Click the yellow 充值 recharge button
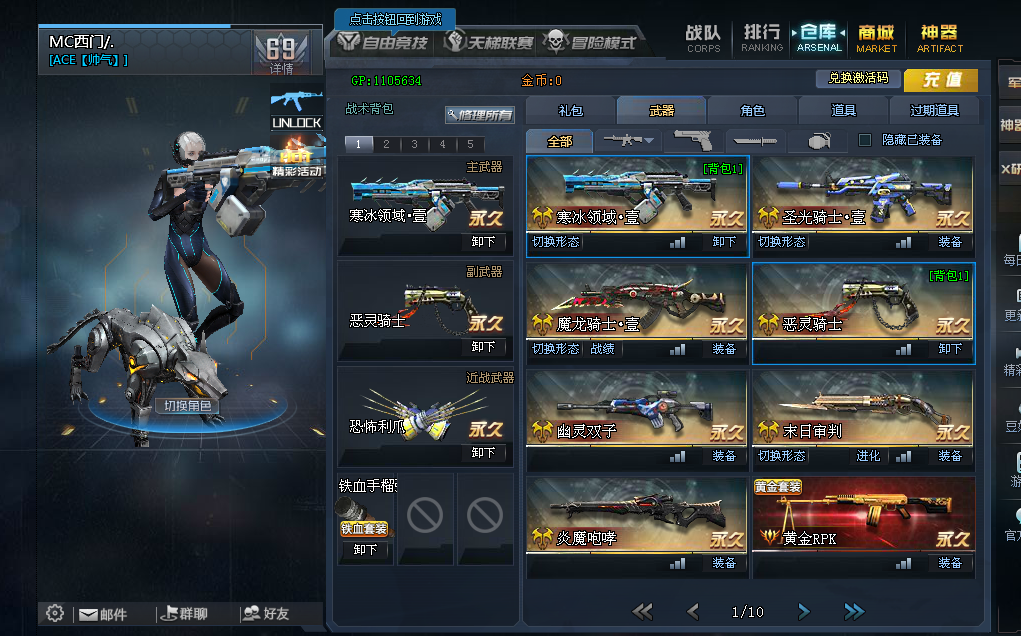 pos(940,80)
